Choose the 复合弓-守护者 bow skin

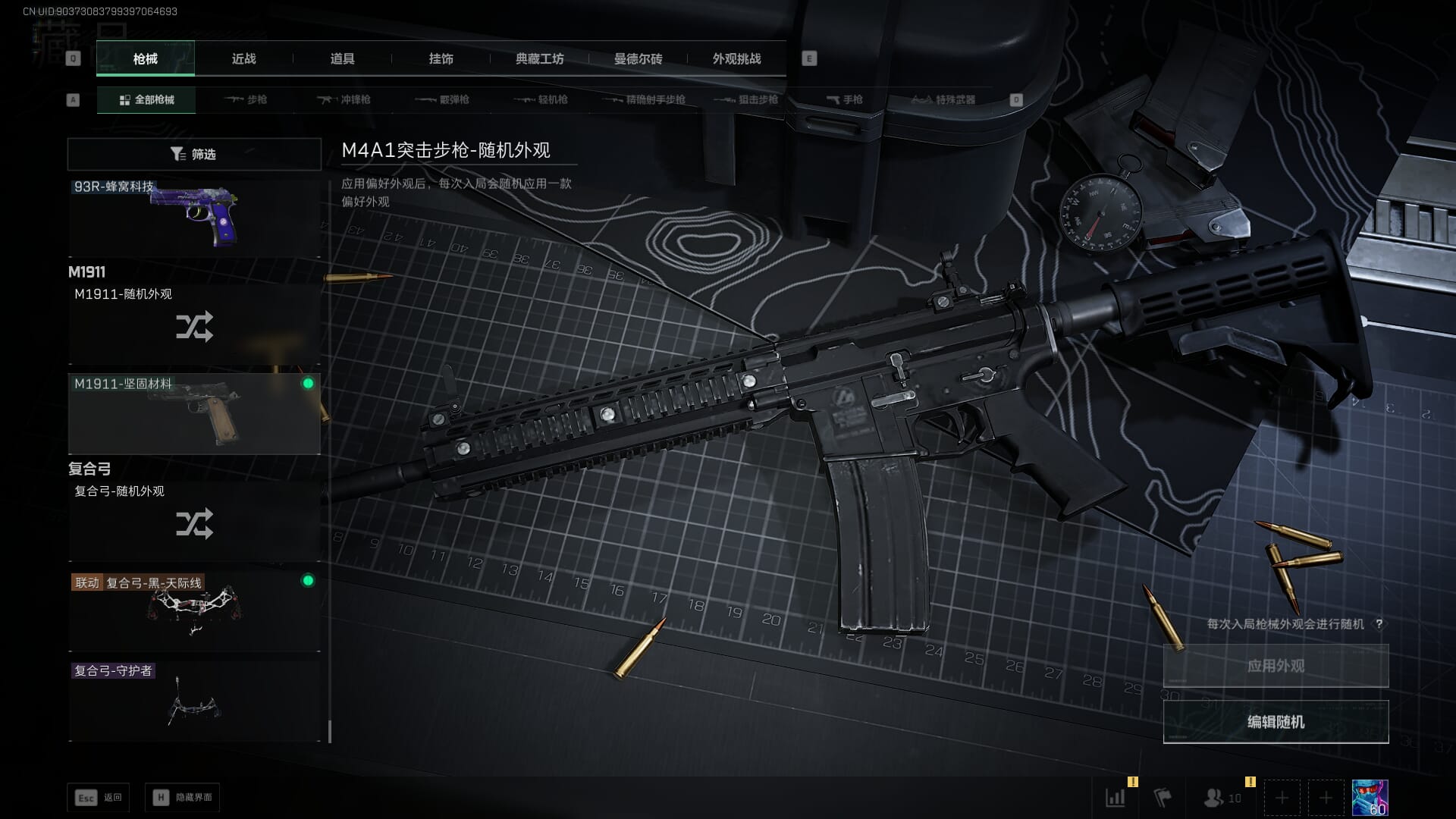(194, 701)
